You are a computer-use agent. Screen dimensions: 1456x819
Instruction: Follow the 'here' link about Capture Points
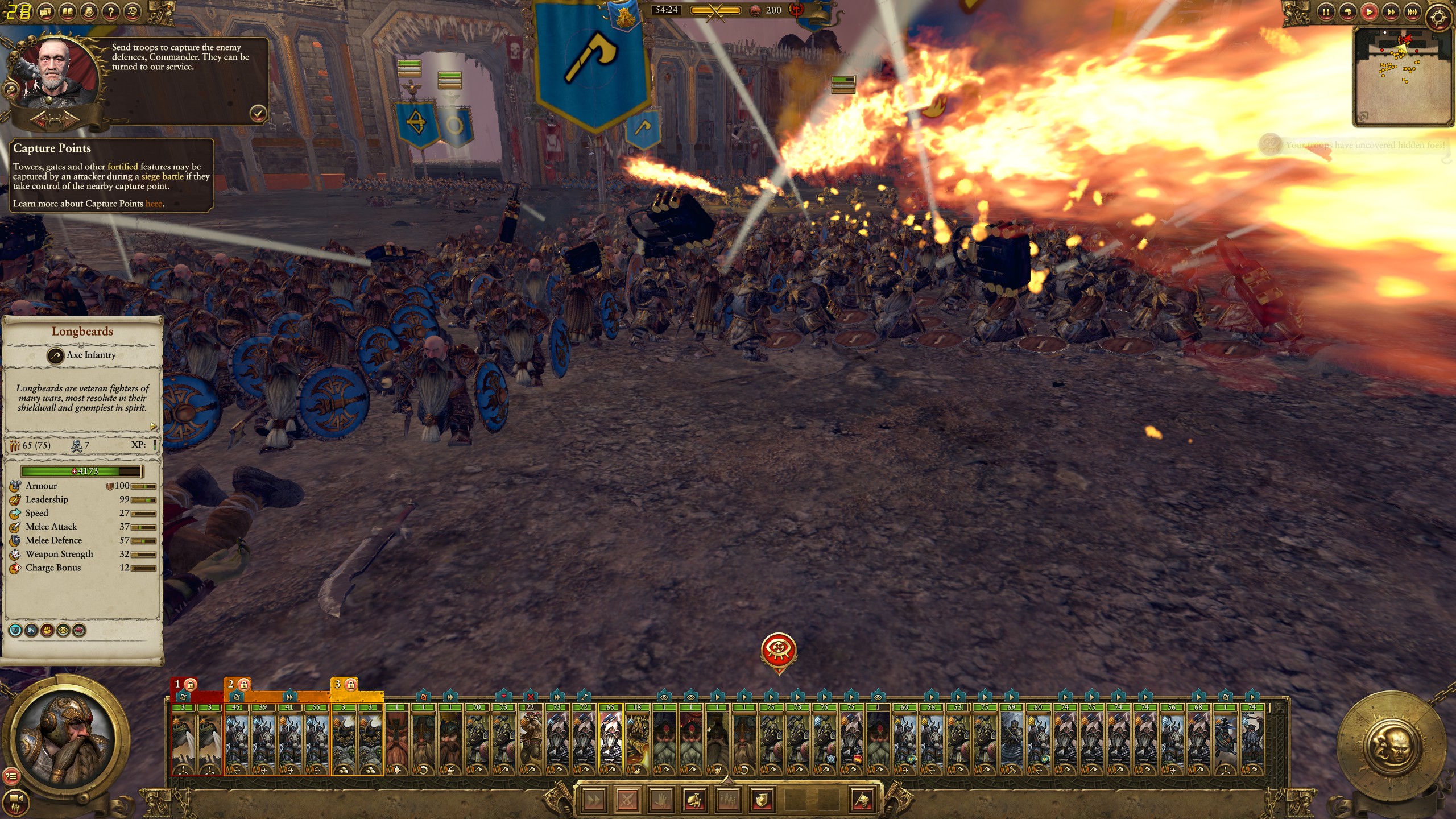154,204
